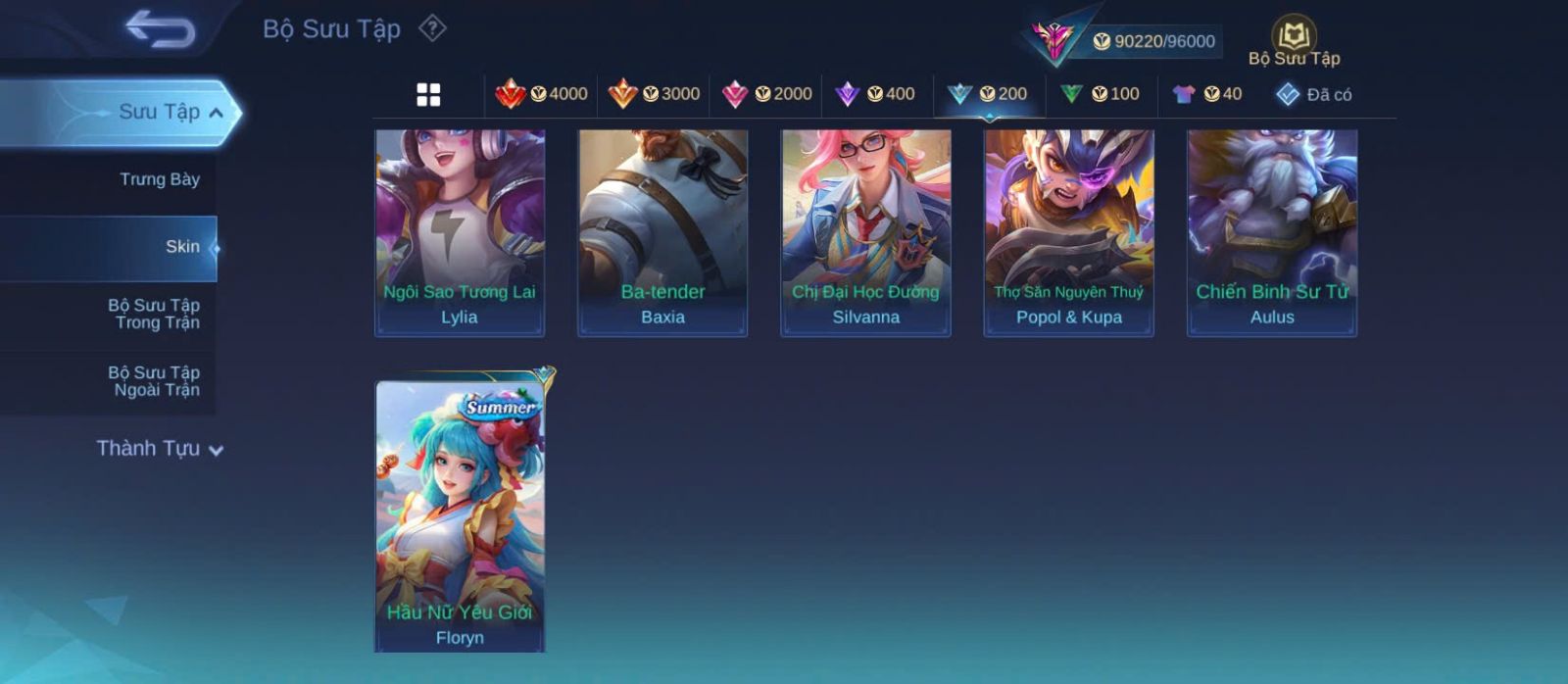Image resolution: width=1568 pixels, height=684 pixels.
Task: Open the collection help question mark
Action: (432, 28)
